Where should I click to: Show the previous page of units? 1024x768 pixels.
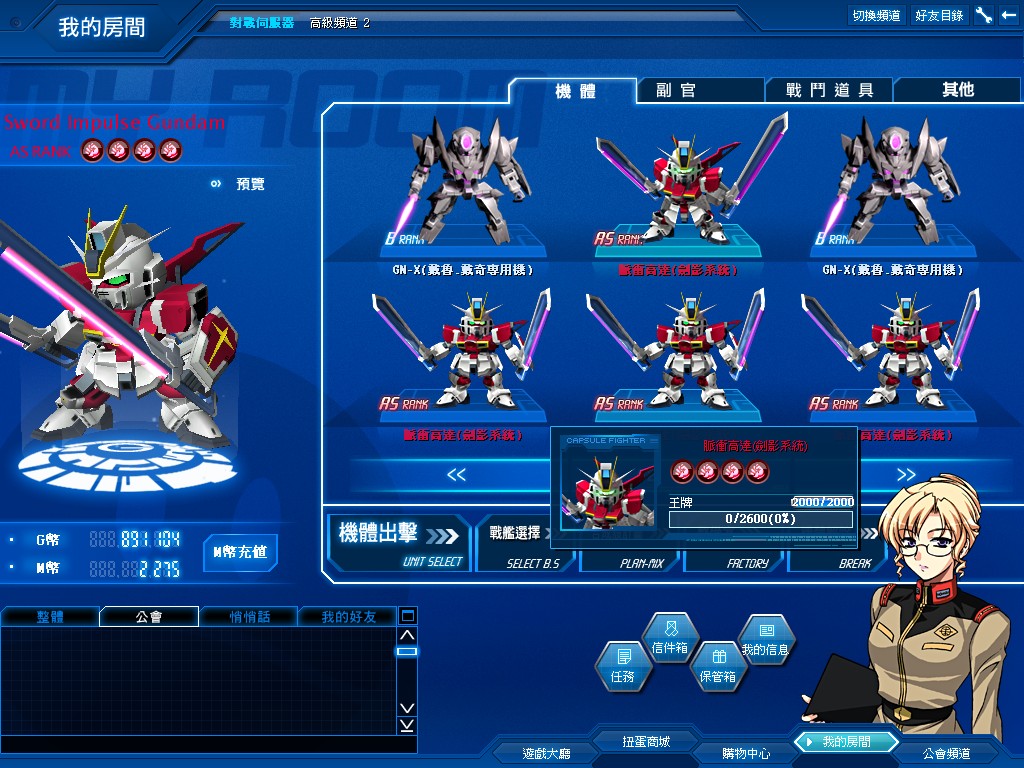tap(456, 475)
